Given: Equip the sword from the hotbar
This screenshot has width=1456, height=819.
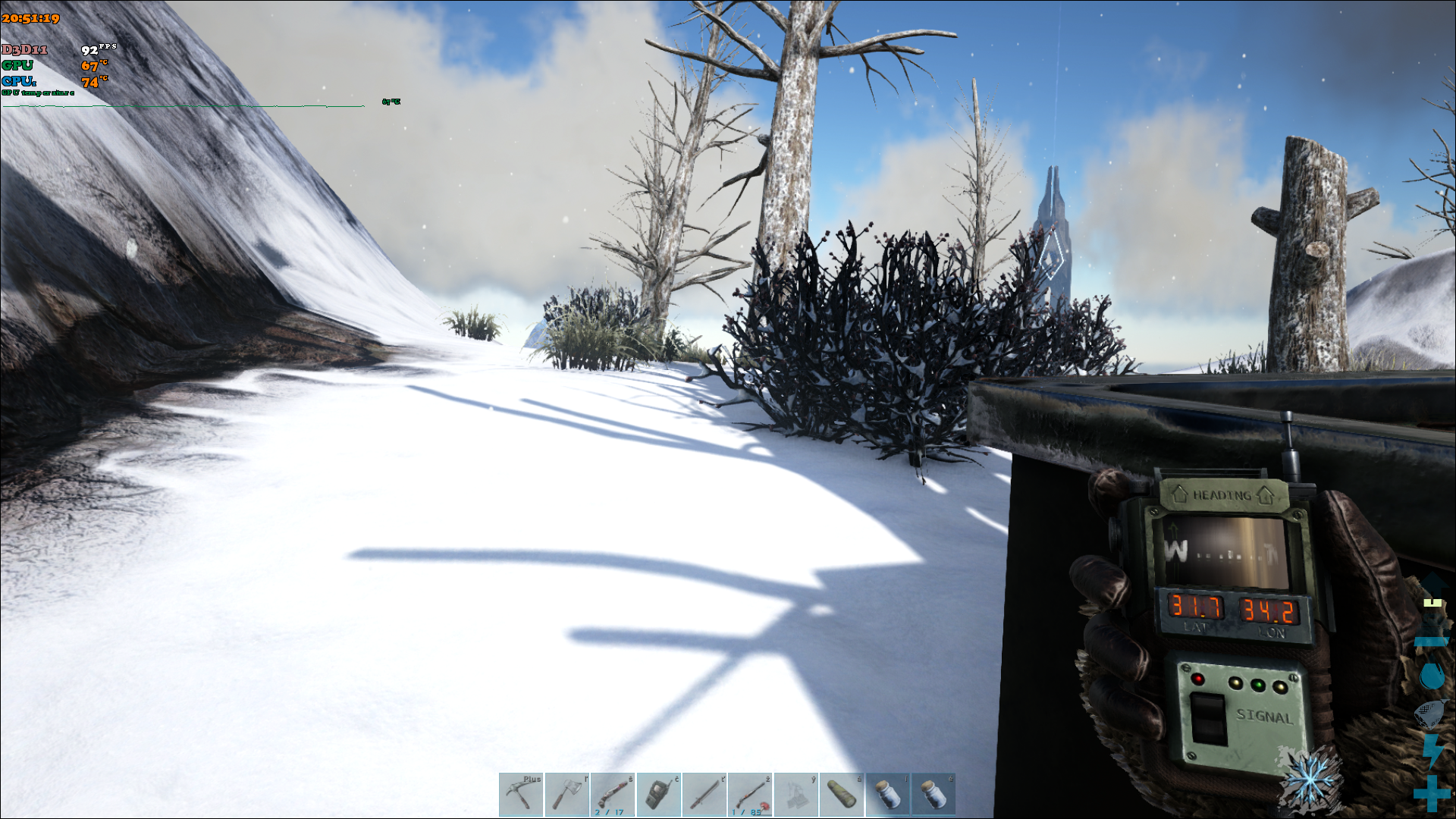Looking at the screenshot, I should [x=704, y=794].
